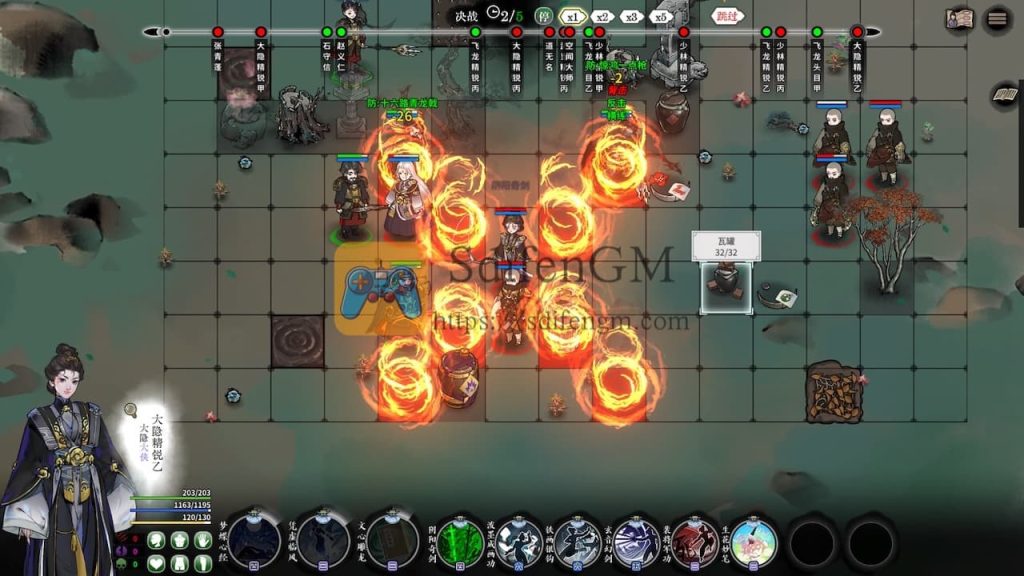Set battle speed to x5

pyautogui.click(x=659, y=16)
